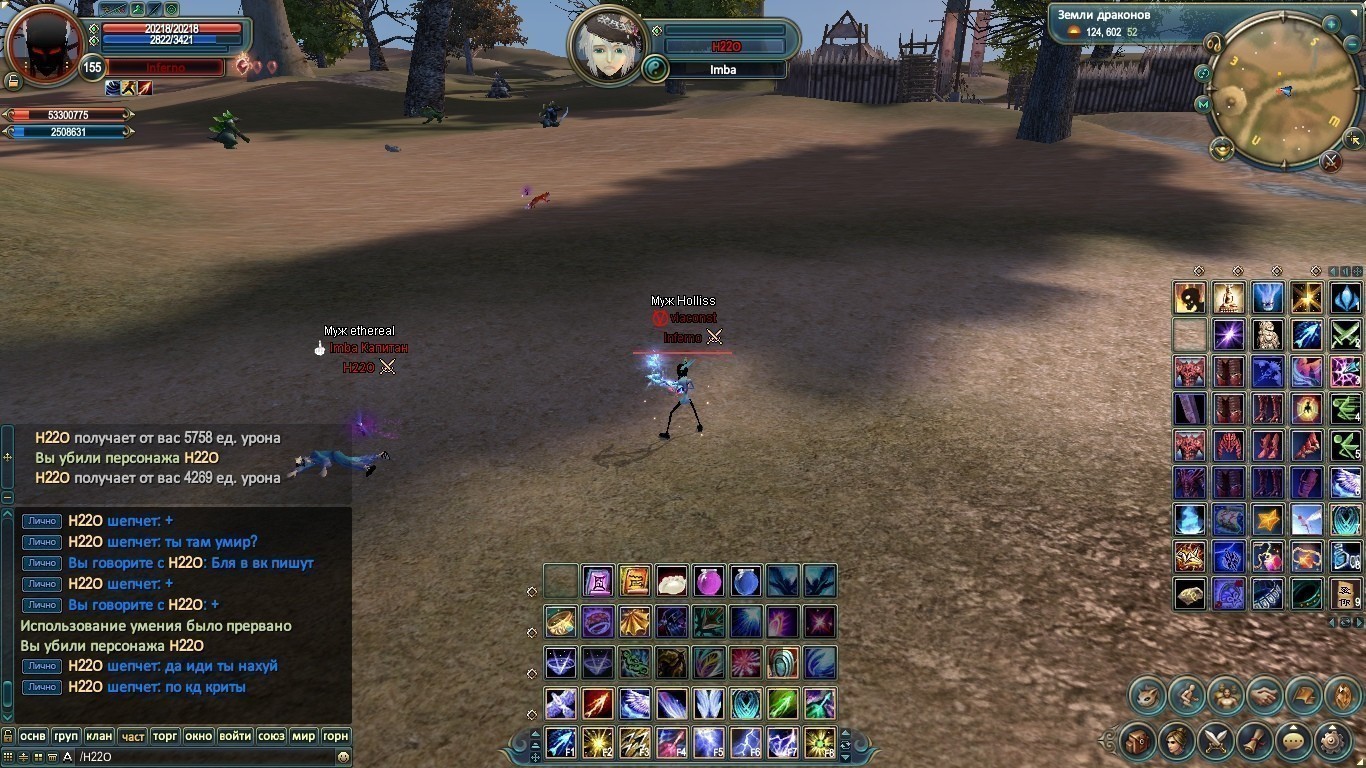Open the chat emoticon smiley menu
The width and height of the screenshot is (1366, 768).
343,757
